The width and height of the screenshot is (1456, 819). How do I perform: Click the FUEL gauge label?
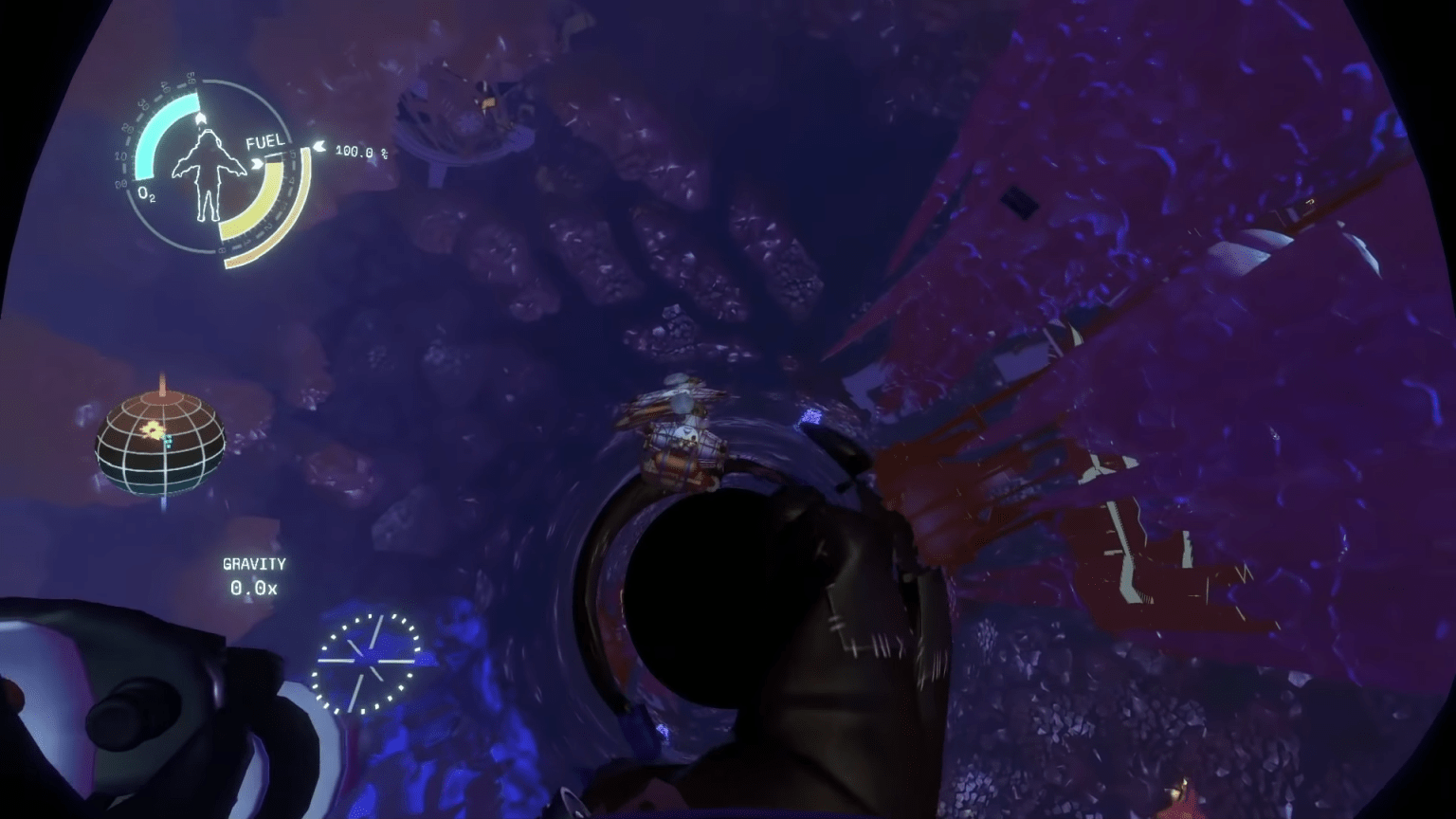(x=266, y=142)
